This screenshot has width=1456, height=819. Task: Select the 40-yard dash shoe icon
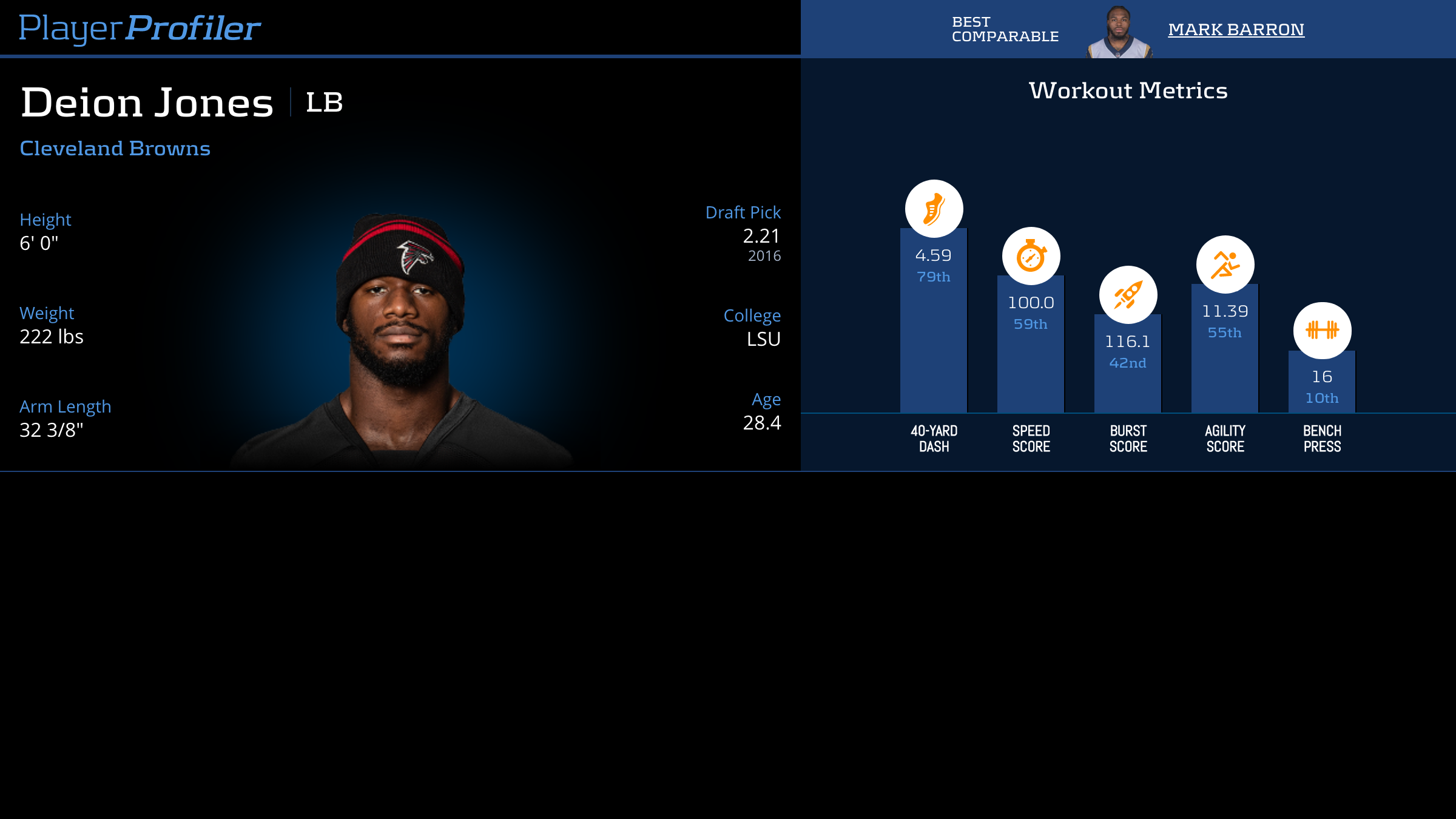click(x=934, y=209)
